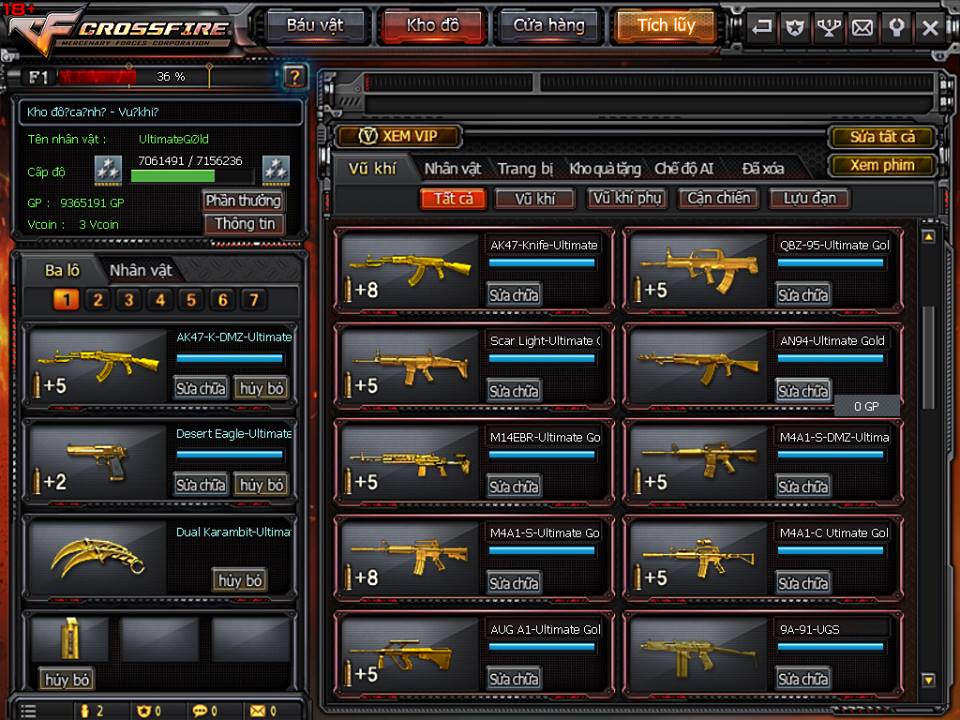Screen dimensions: 960x720
Task: Filter weapons by Cận chiến
Action: click(x=718, y=198)
